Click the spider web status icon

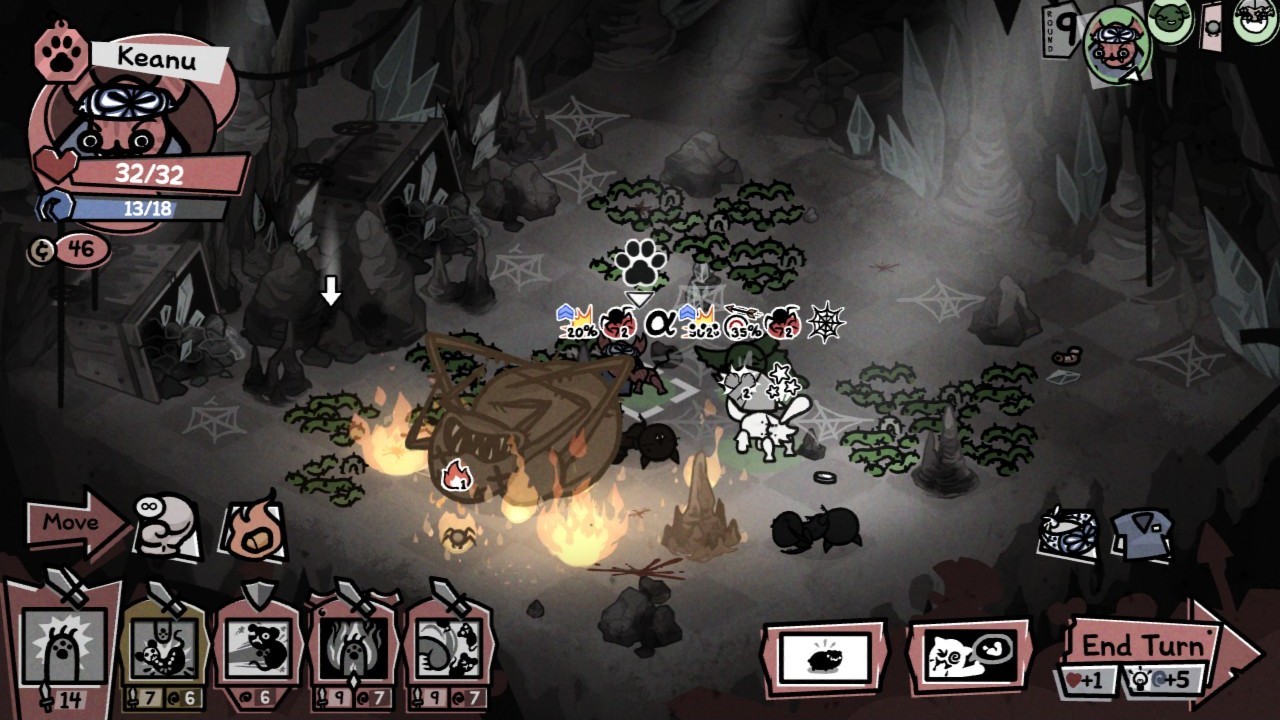point(827,322)
